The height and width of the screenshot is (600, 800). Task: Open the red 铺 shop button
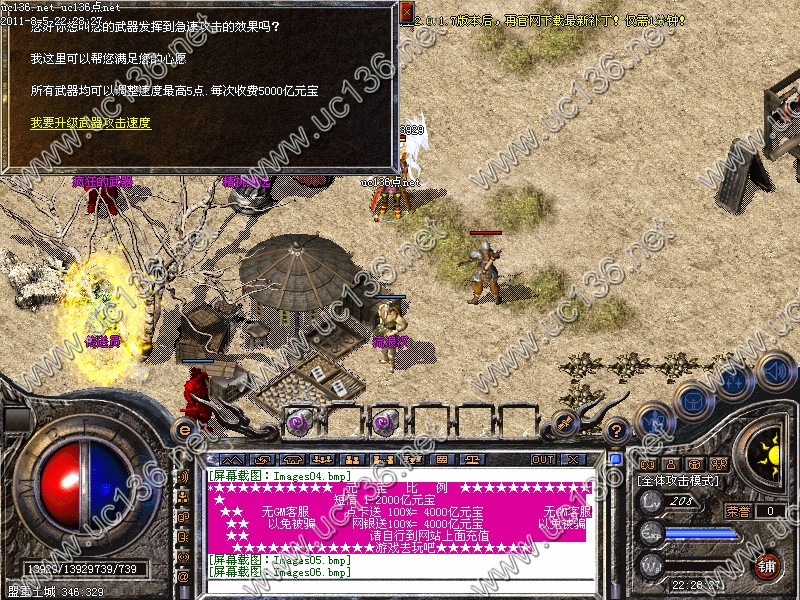[767, 565]
